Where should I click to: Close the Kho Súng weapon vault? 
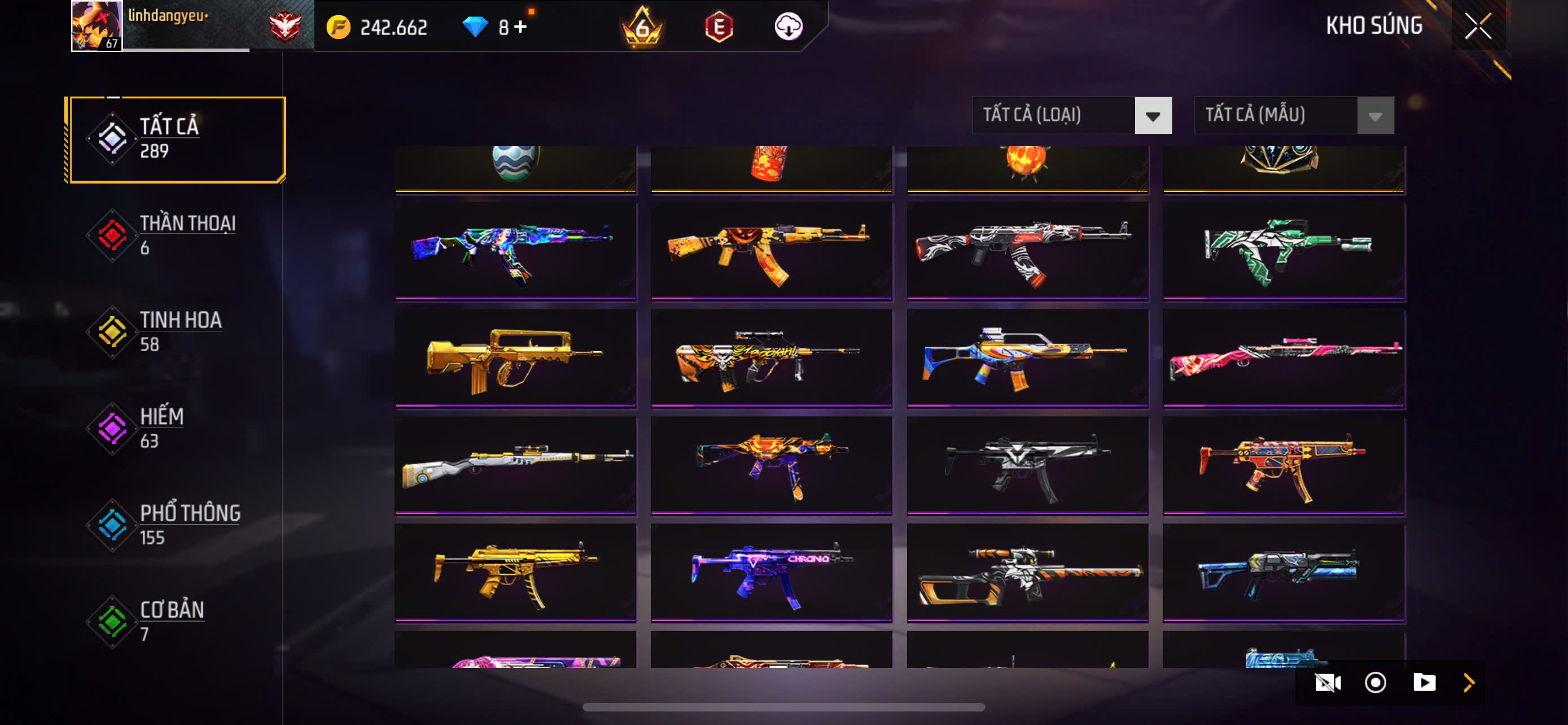pyautogui.click(x=1477, y=26)
